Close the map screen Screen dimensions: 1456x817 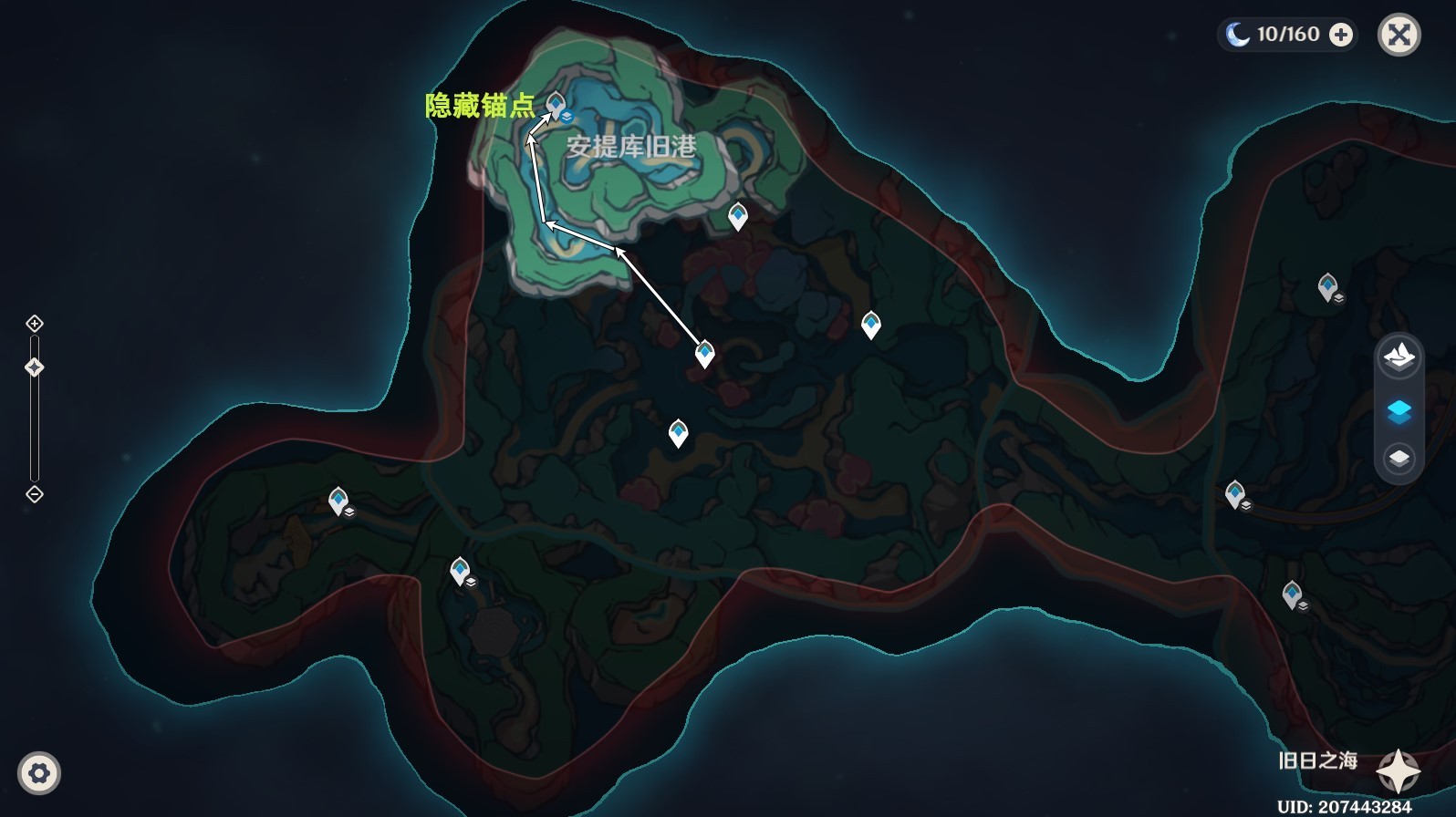click(1399, 36)
